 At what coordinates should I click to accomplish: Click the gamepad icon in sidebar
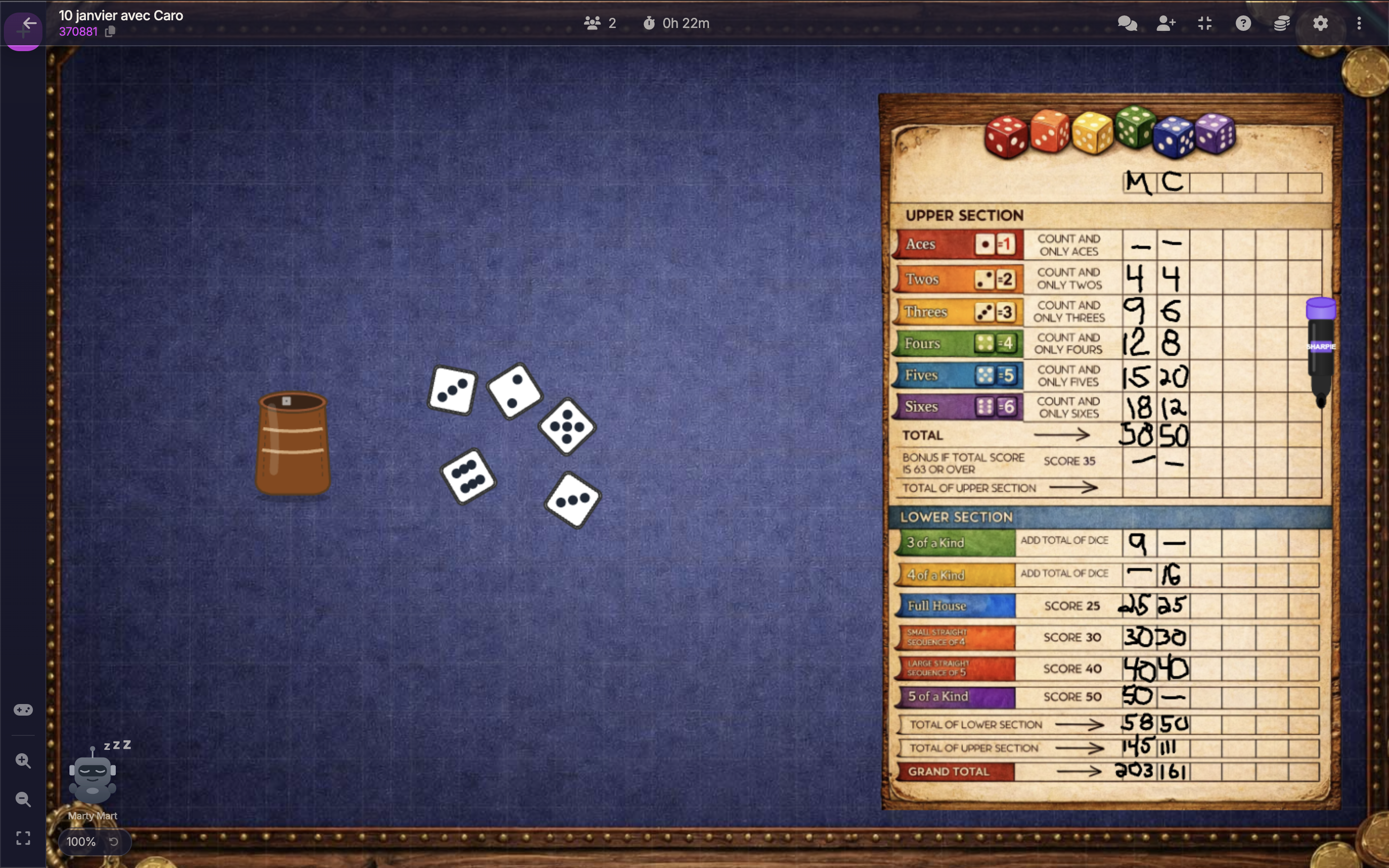(x=23, y=710)
